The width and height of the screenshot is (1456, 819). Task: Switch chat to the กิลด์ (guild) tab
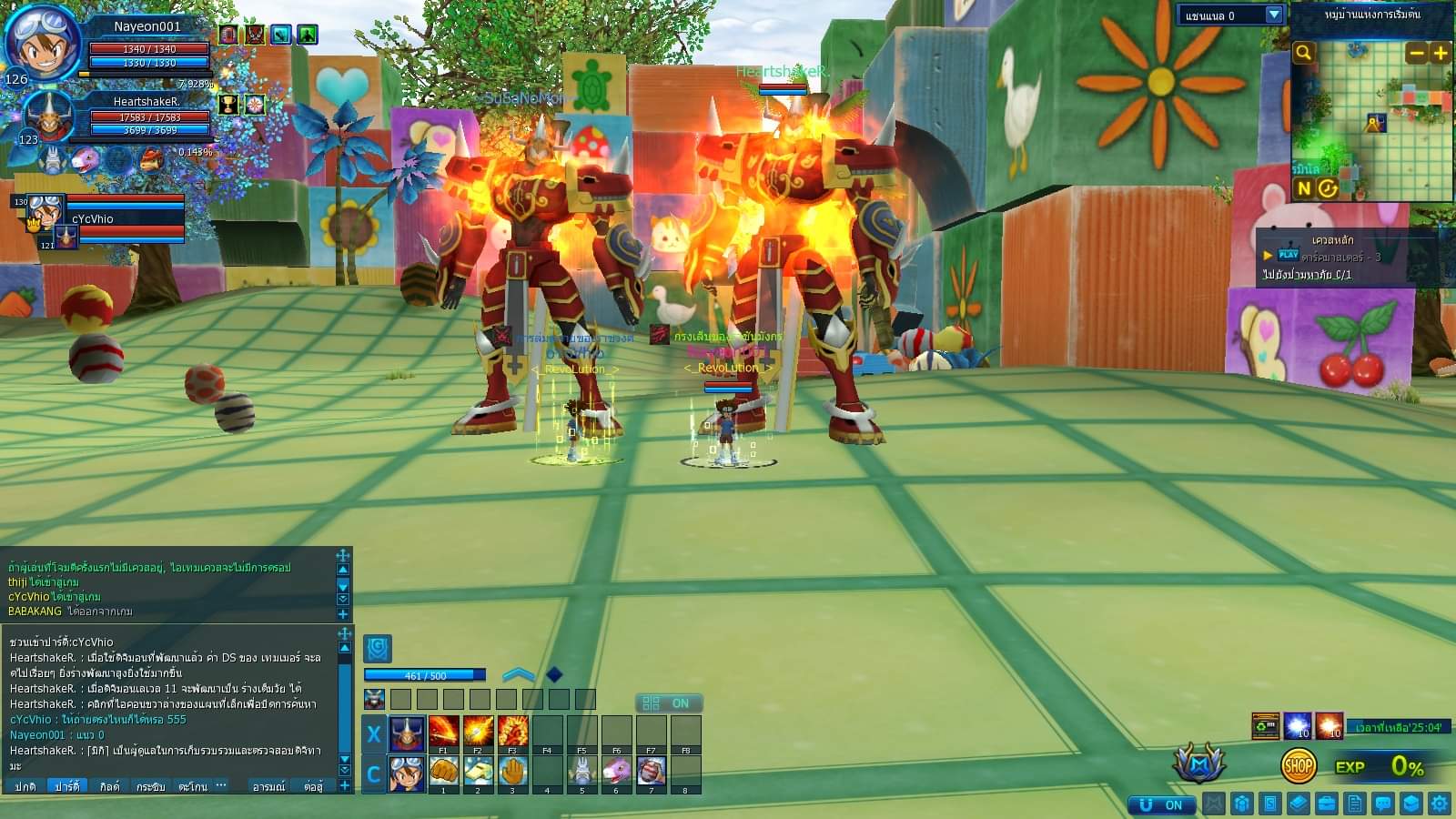point(109,786)
